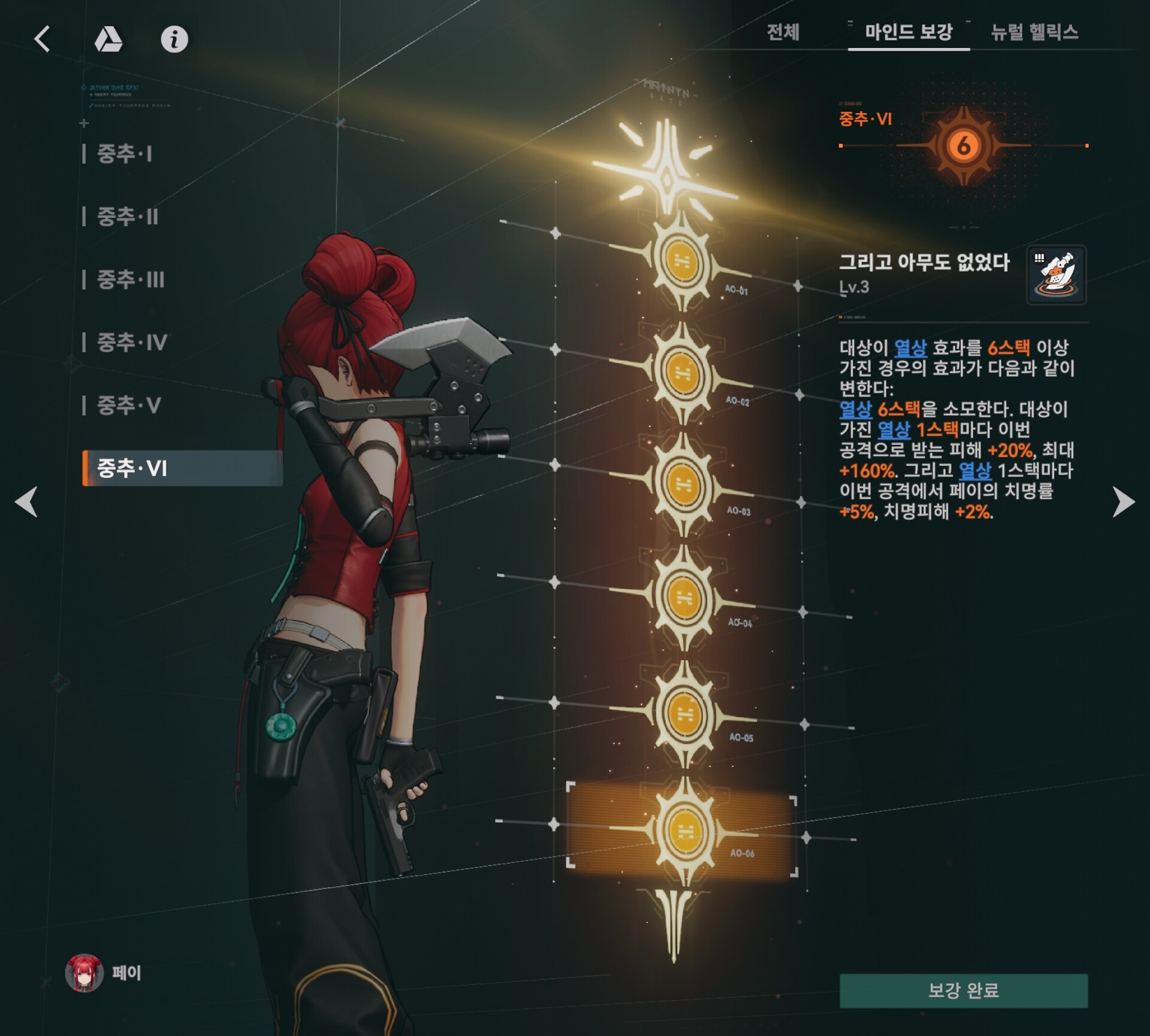
Task: Open the 뉴럴 헬릭스 tab
Action: pyautogui.click(x=1034, y=32)
